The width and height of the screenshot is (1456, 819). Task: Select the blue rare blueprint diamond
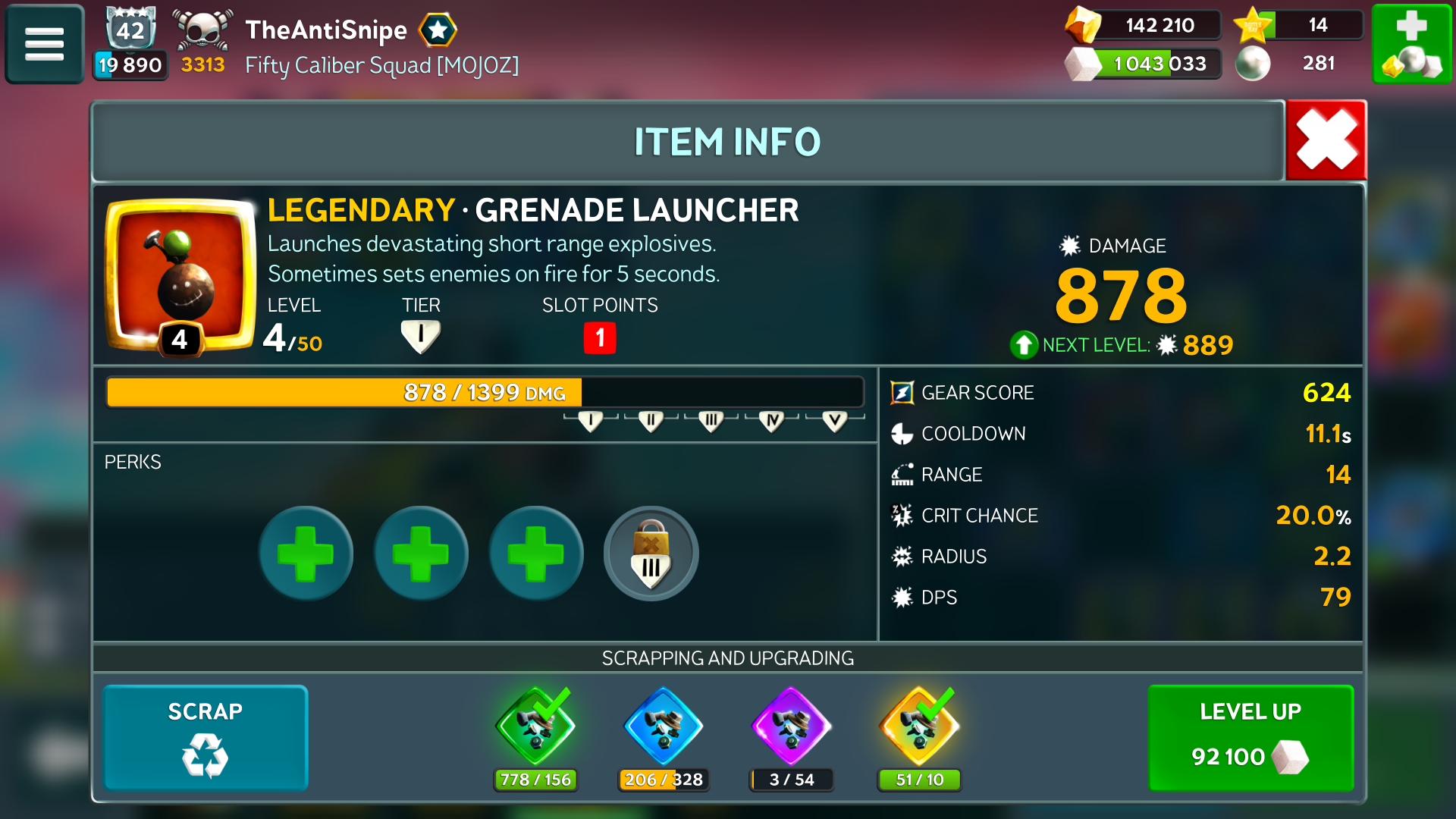[664, 726]
